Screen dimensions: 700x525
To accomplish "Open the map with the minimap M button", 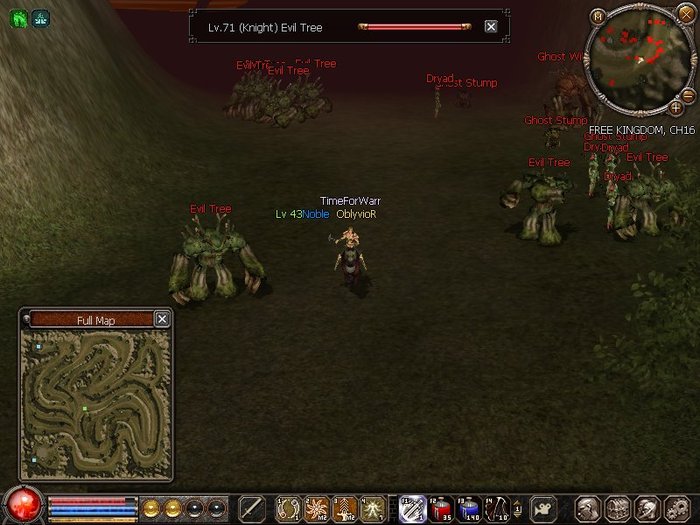I will click(x=598, y=16).
